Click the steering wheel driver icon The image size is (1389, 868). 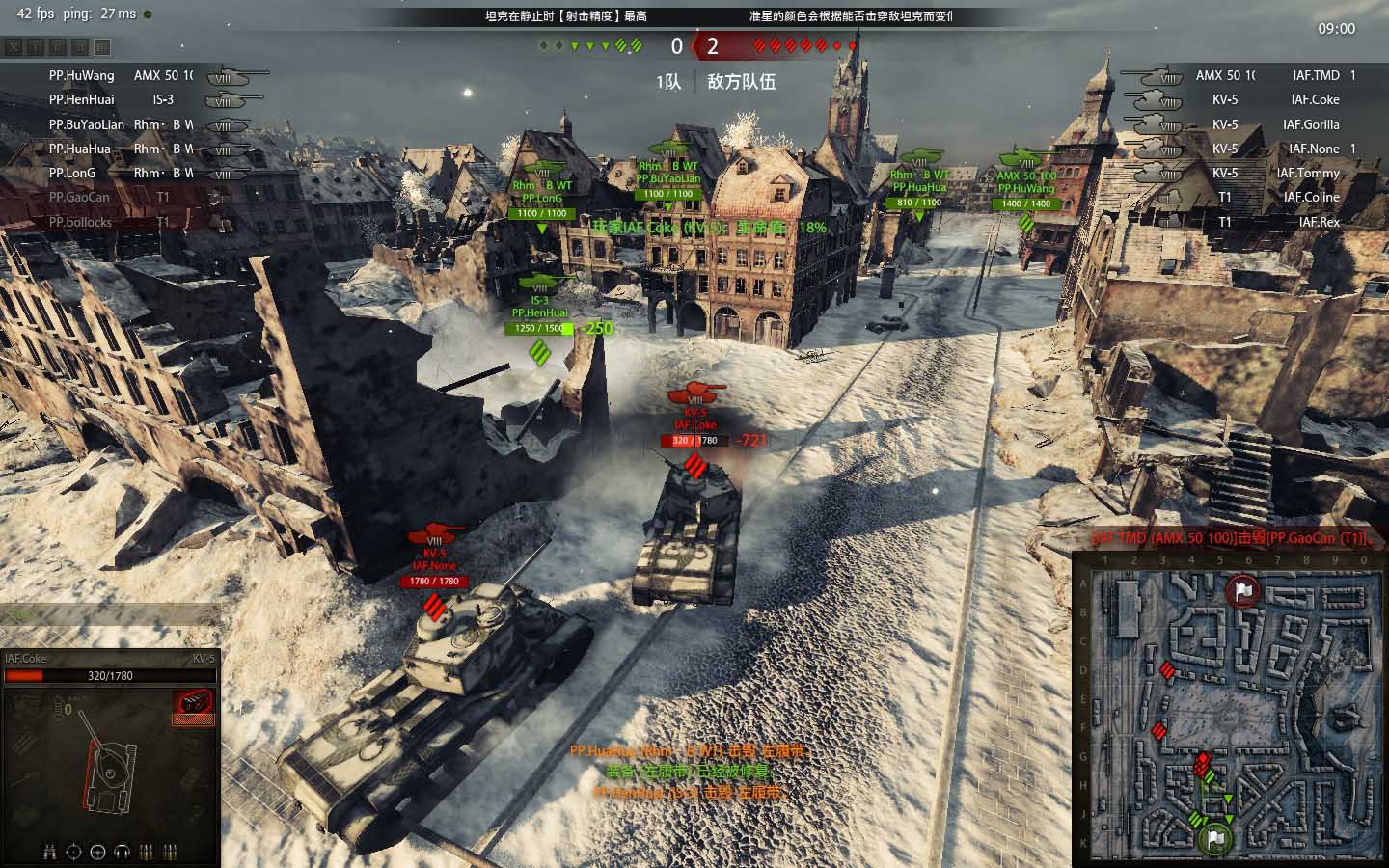(97, 852)
